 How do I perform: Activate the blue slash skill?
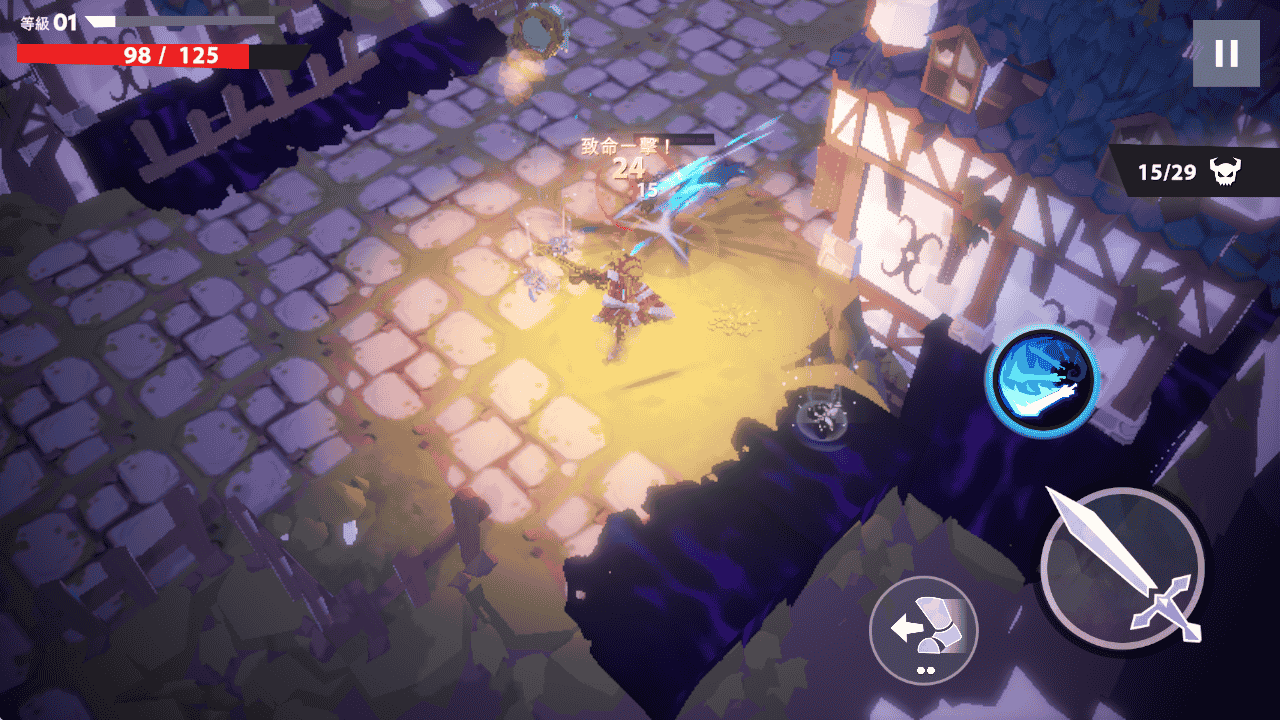(x=1041, y=380)
